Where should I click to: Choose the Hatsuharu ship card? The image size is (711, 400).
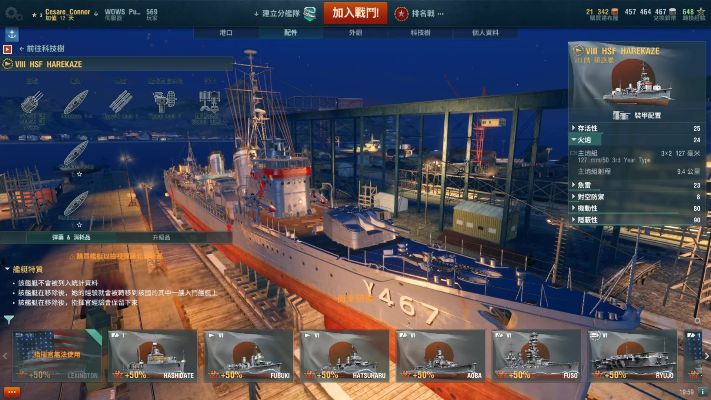(345, 355)
